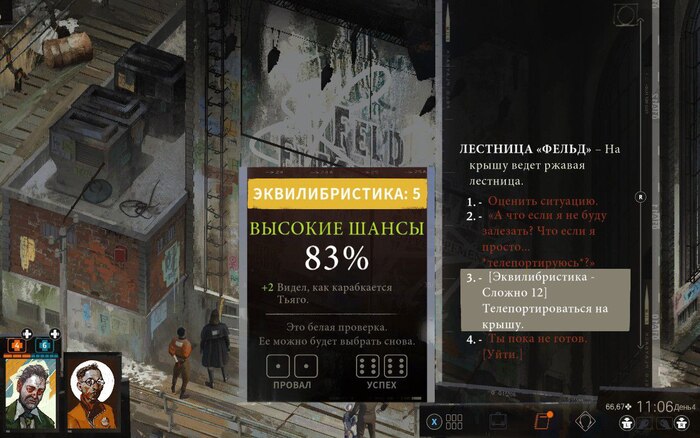Image resolution: width=700 pixels, height=438 pixels.
Task: Use the heal button above blue morale counter
Action: point(54,334)
